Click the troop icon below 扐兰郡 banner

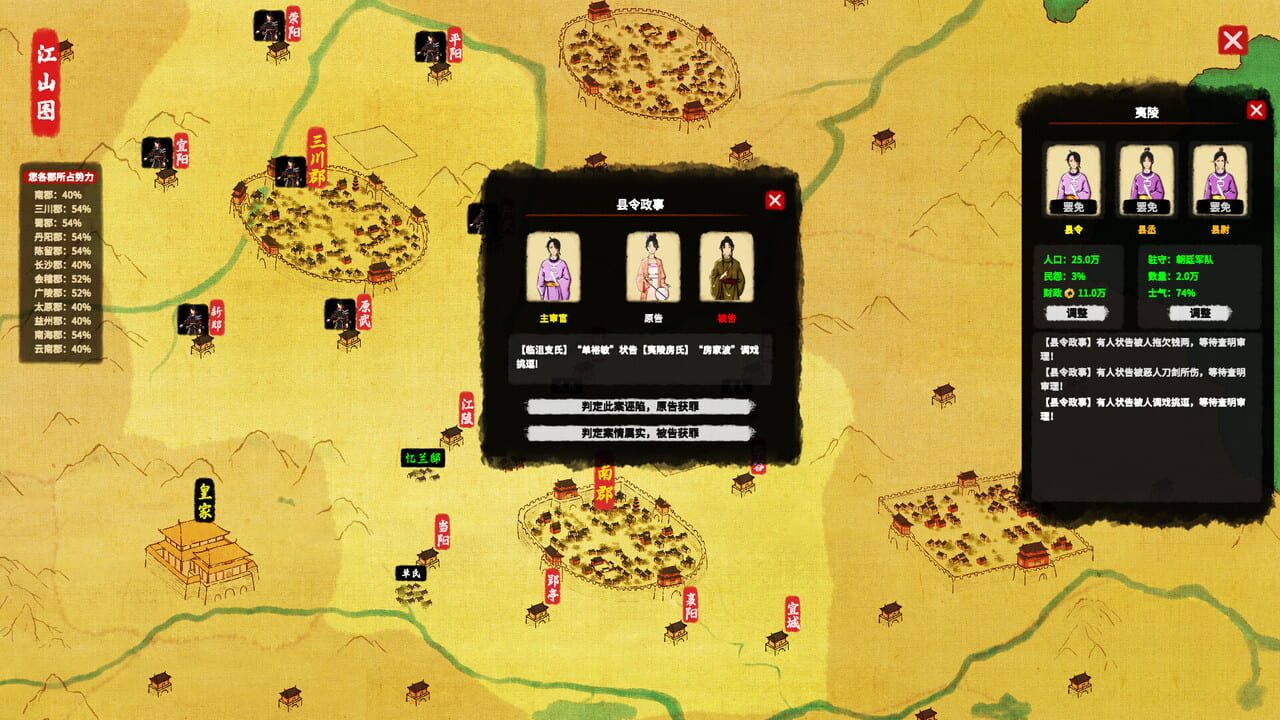pyautogui.click(x=422, y=476)
